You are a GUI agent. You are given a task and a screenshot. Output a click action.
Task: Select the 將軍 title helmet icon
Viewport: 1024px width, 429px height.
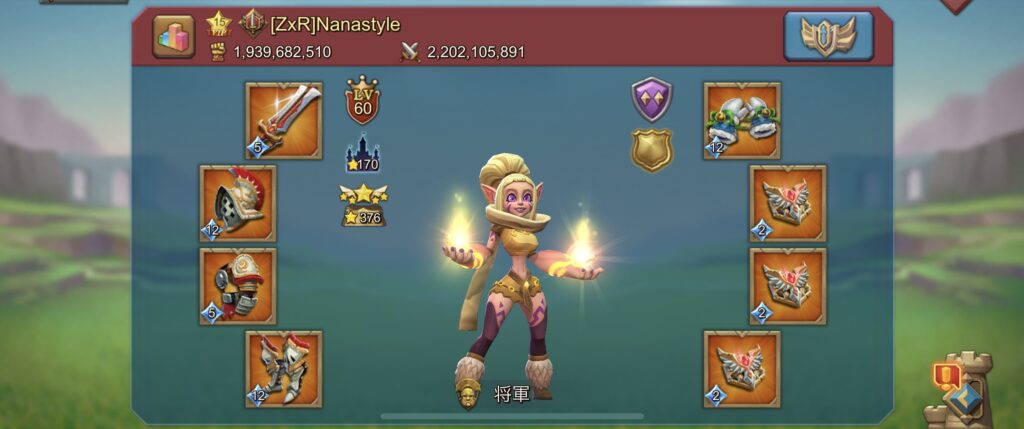(468, 395)
